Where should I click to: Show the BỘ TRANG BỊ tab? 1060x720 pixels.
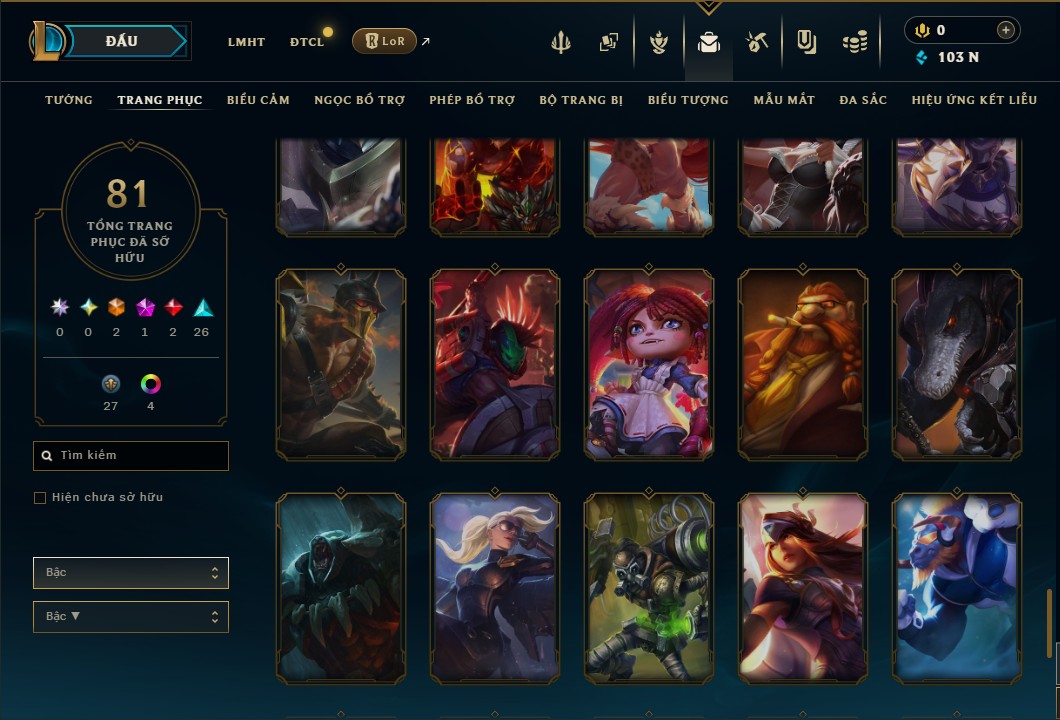pos(581,100)
